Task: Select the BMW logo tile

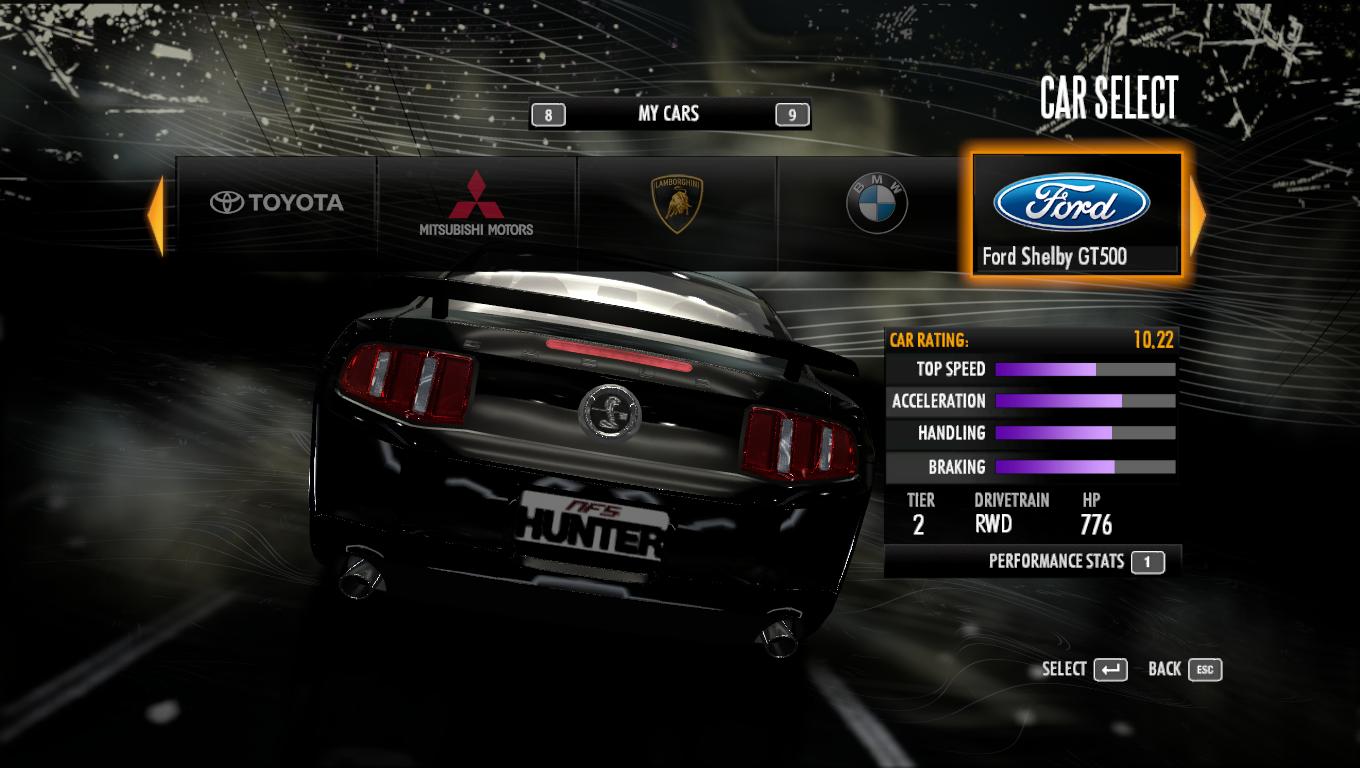Action: point(876,204)
